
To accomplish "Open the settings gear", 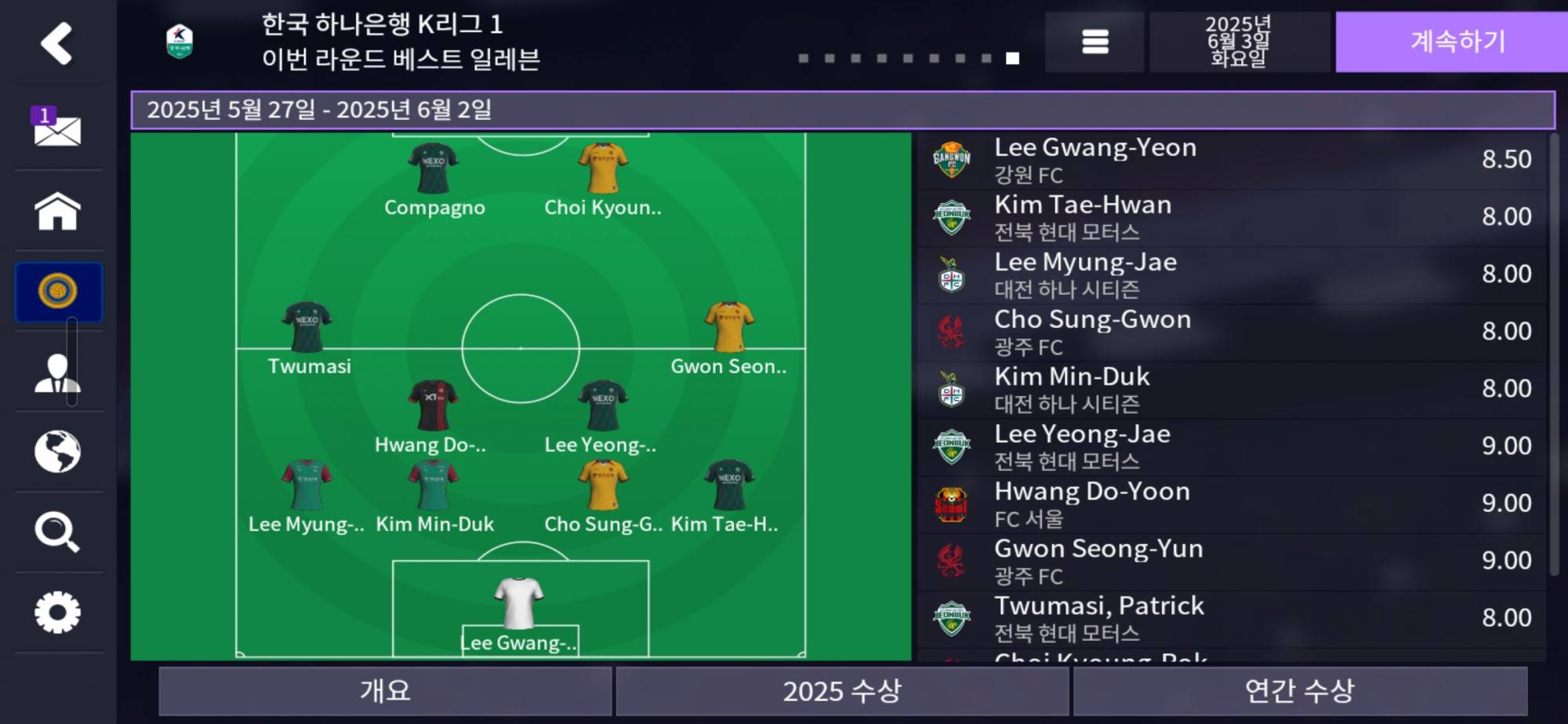I will [x=57, y=613].
